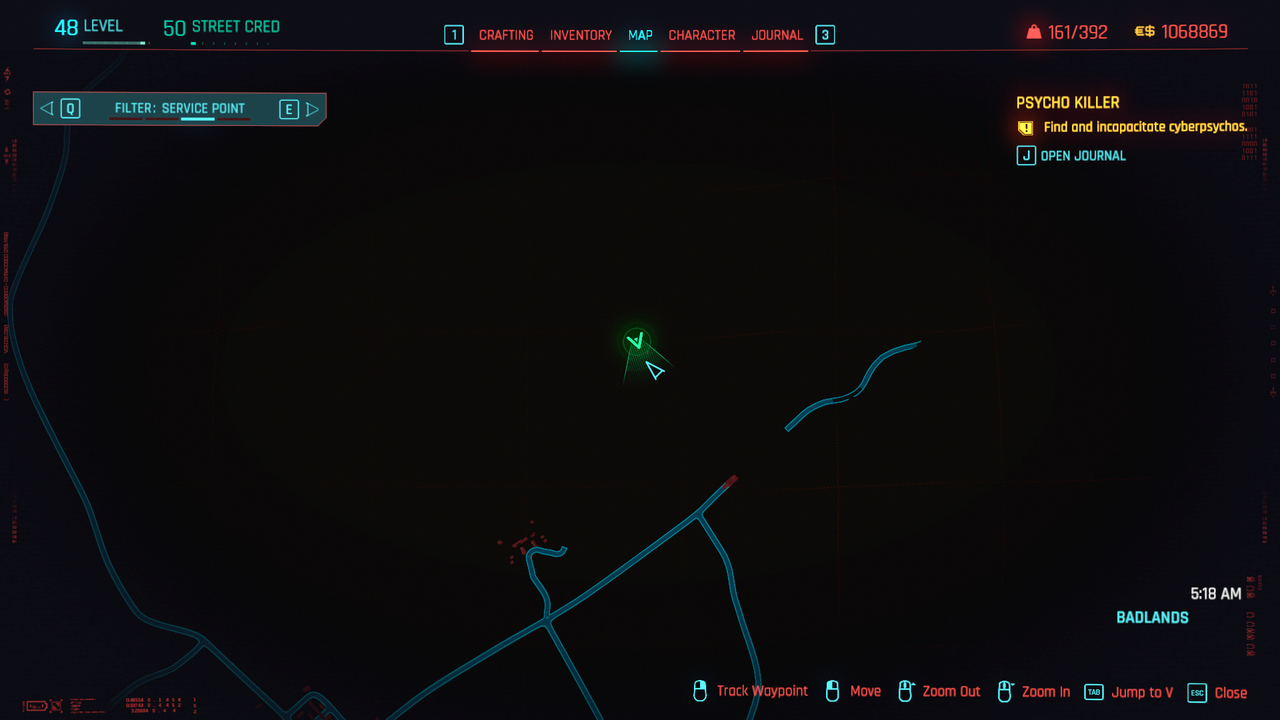Switch to the Inventory tab
The height and width of the screenshot is (720, 1280).
pyautogui.click(x=581, y=35)
